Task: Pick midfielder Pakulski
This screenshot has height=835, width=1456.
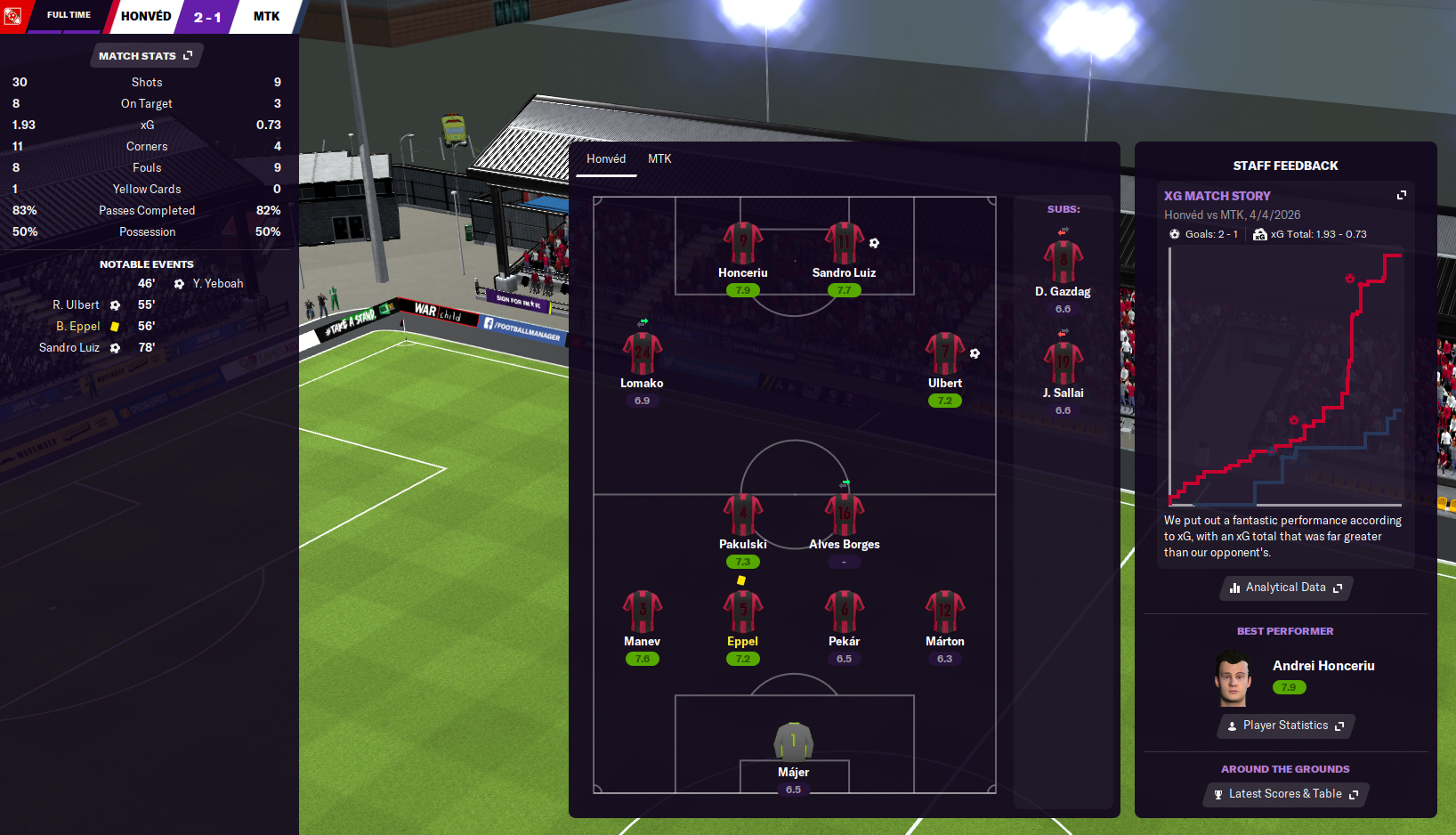Action: pos(743,516)
